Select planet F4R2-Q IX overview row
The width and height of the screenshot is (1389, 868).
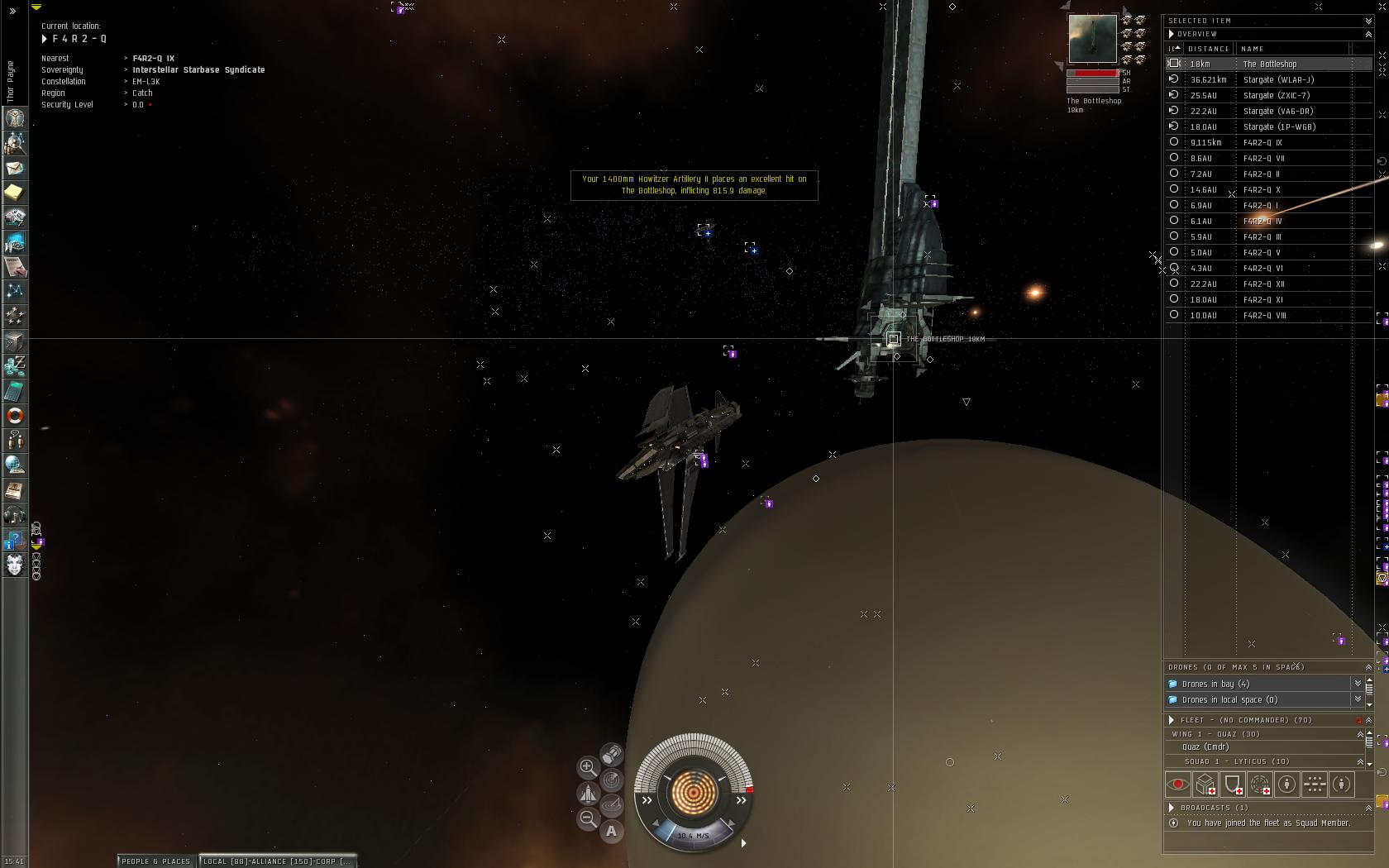[x=1263, y=142]
